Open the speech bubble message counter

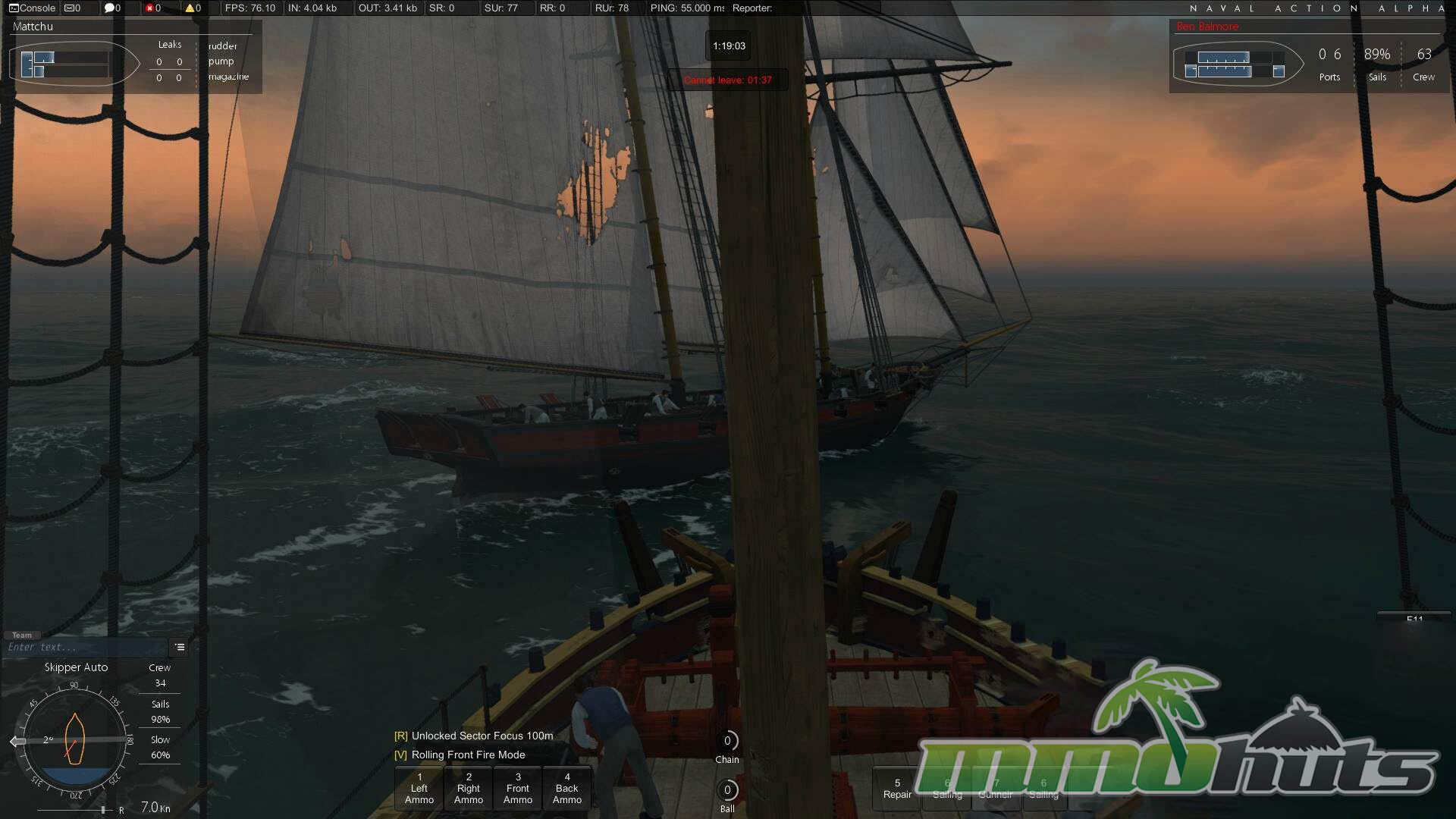coord(110,8)
